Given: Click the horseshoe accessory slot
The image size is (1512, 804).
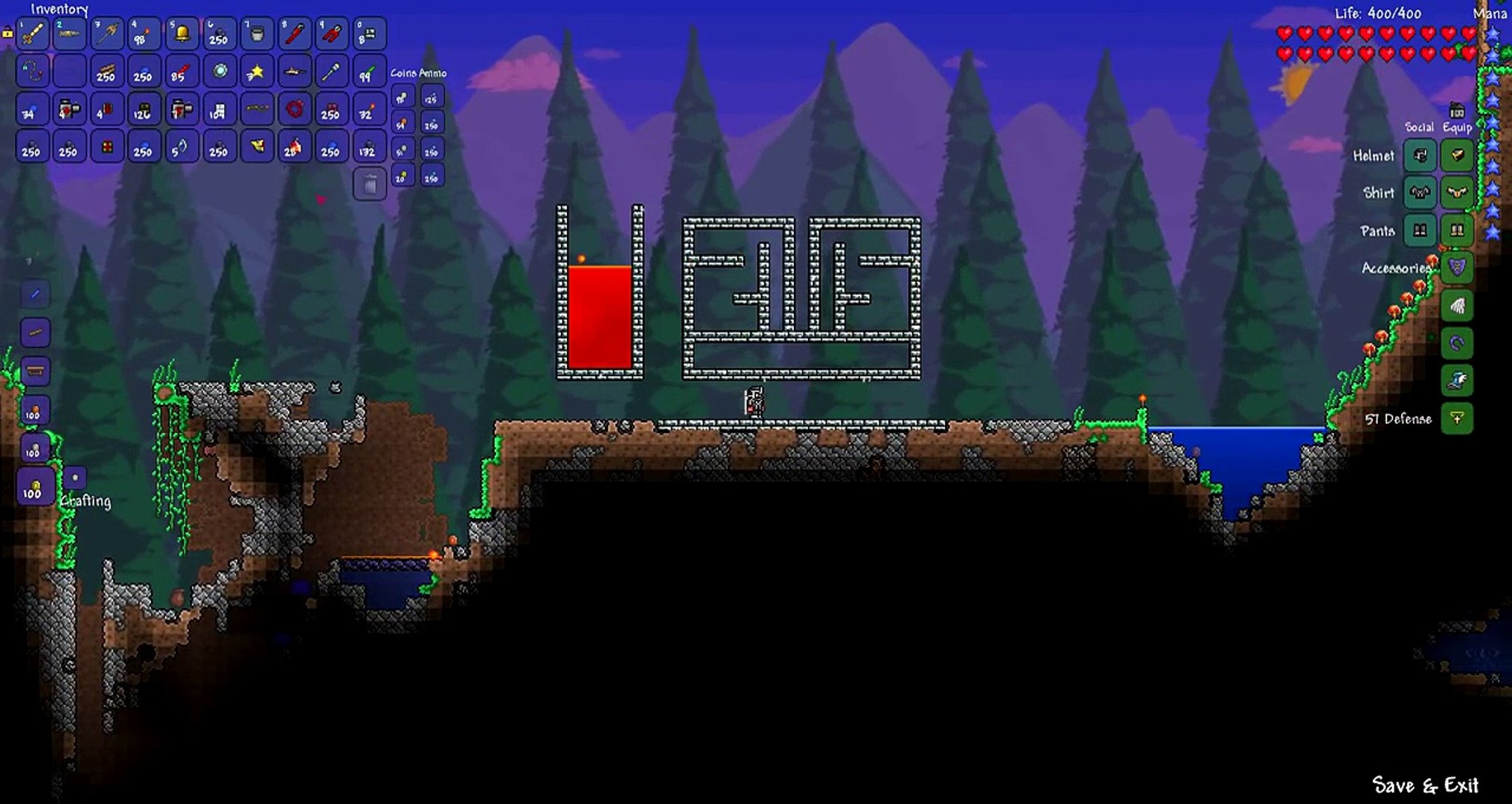Looking at the screenshot, I should (x=1457, y=343).
